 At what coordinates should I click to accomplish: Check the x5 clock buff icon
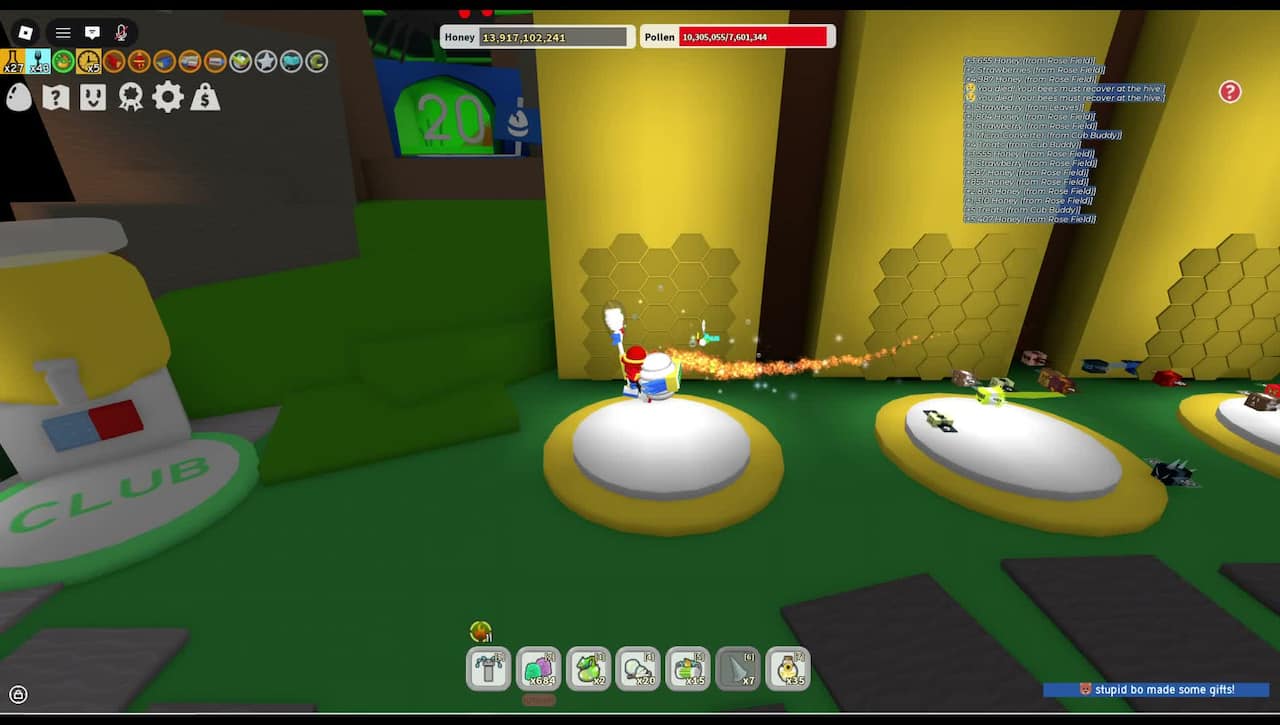88,61
